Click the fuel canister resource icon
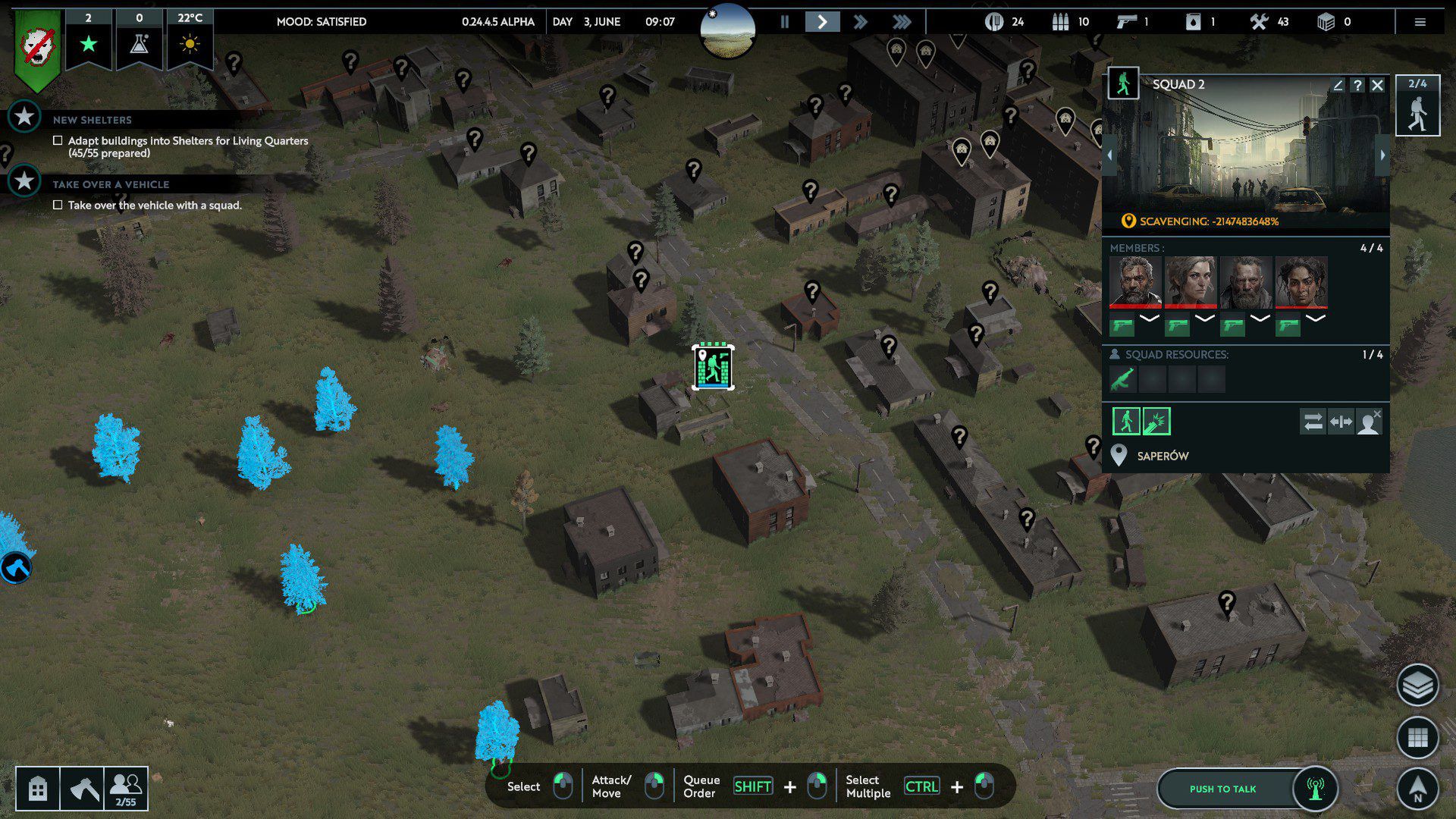 click(1192, 22)
